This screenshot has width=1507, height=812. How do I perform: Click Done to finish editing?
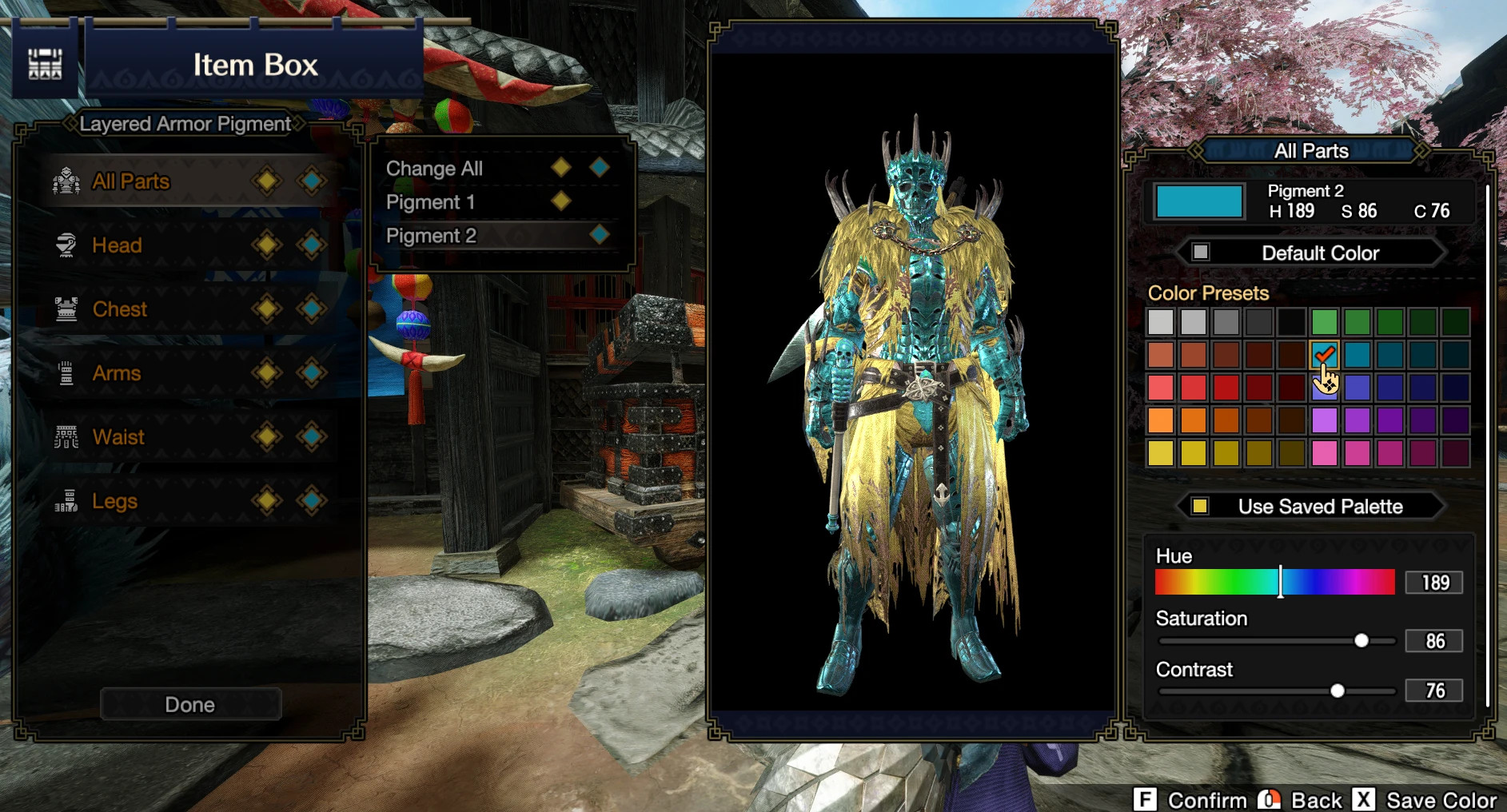pos(189,704)
